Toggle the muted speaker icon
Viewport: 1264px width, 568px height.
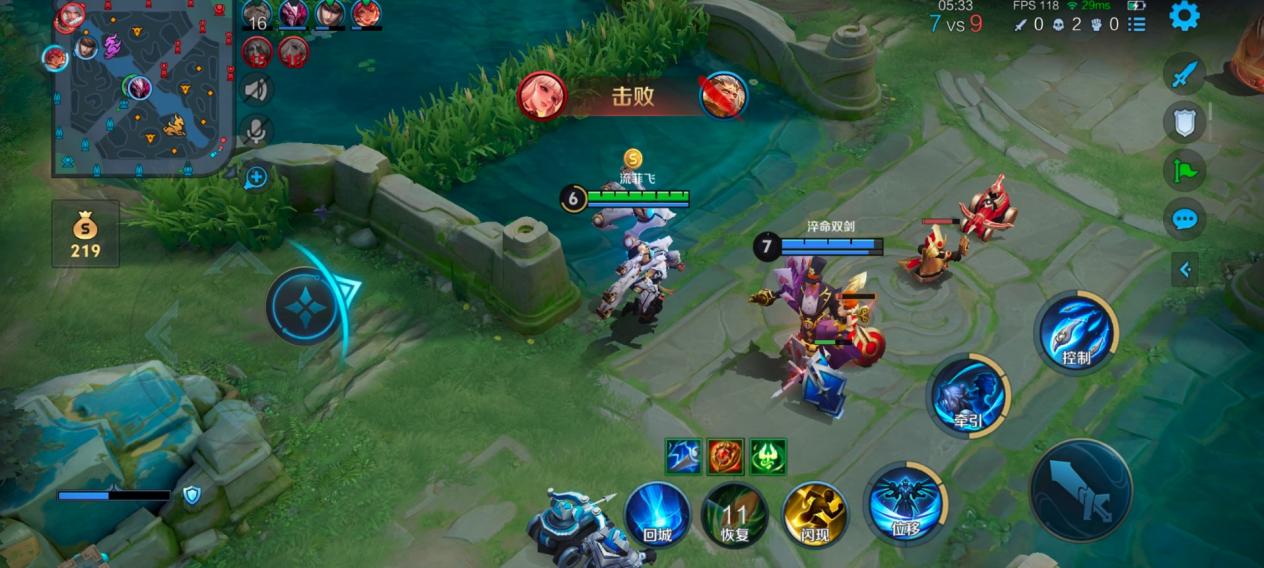coord(256,90)
